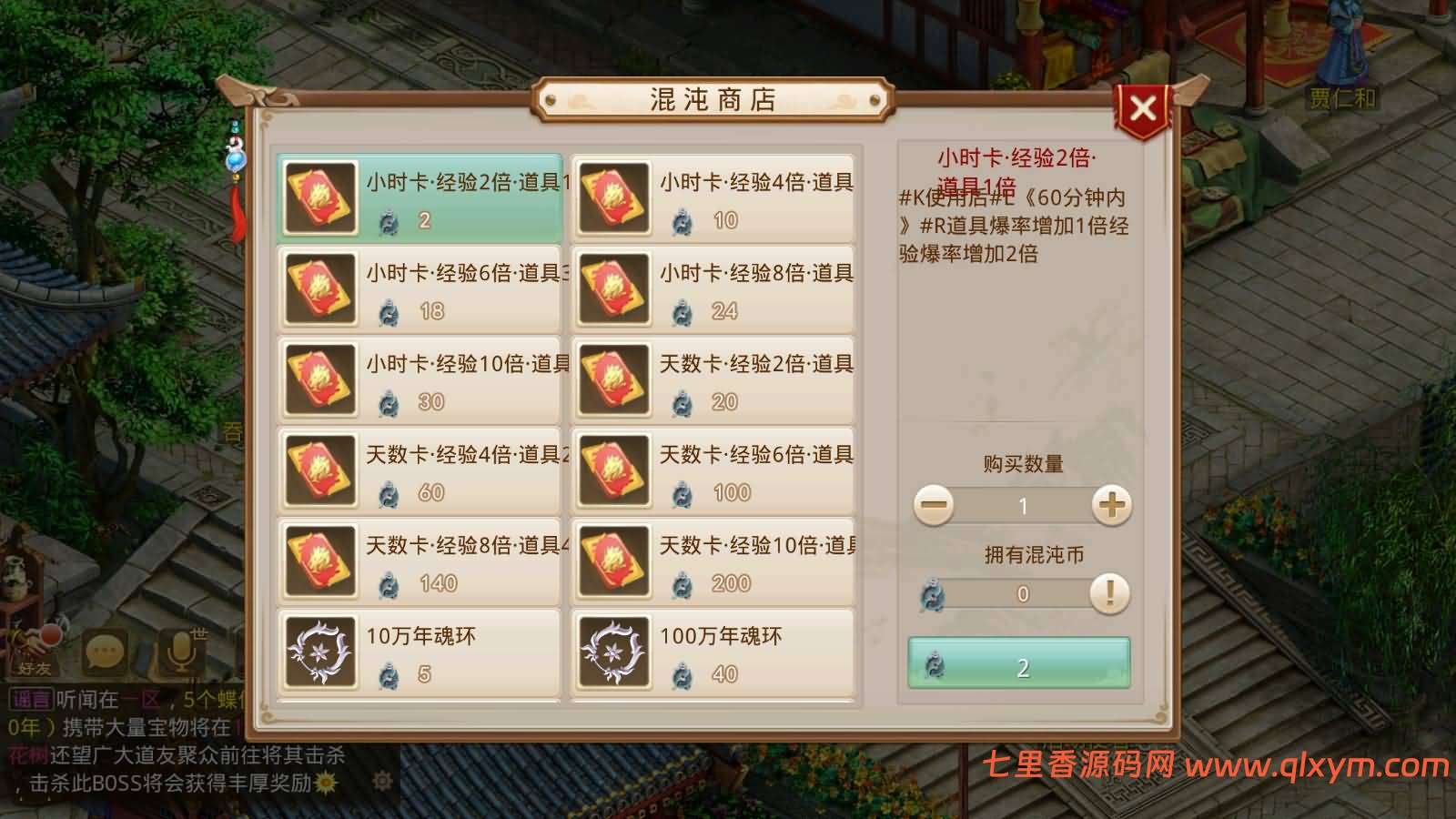Click the 购买数量 quantity field showing 1
The image size is (1456, 819).
(x=1022, y=505)
